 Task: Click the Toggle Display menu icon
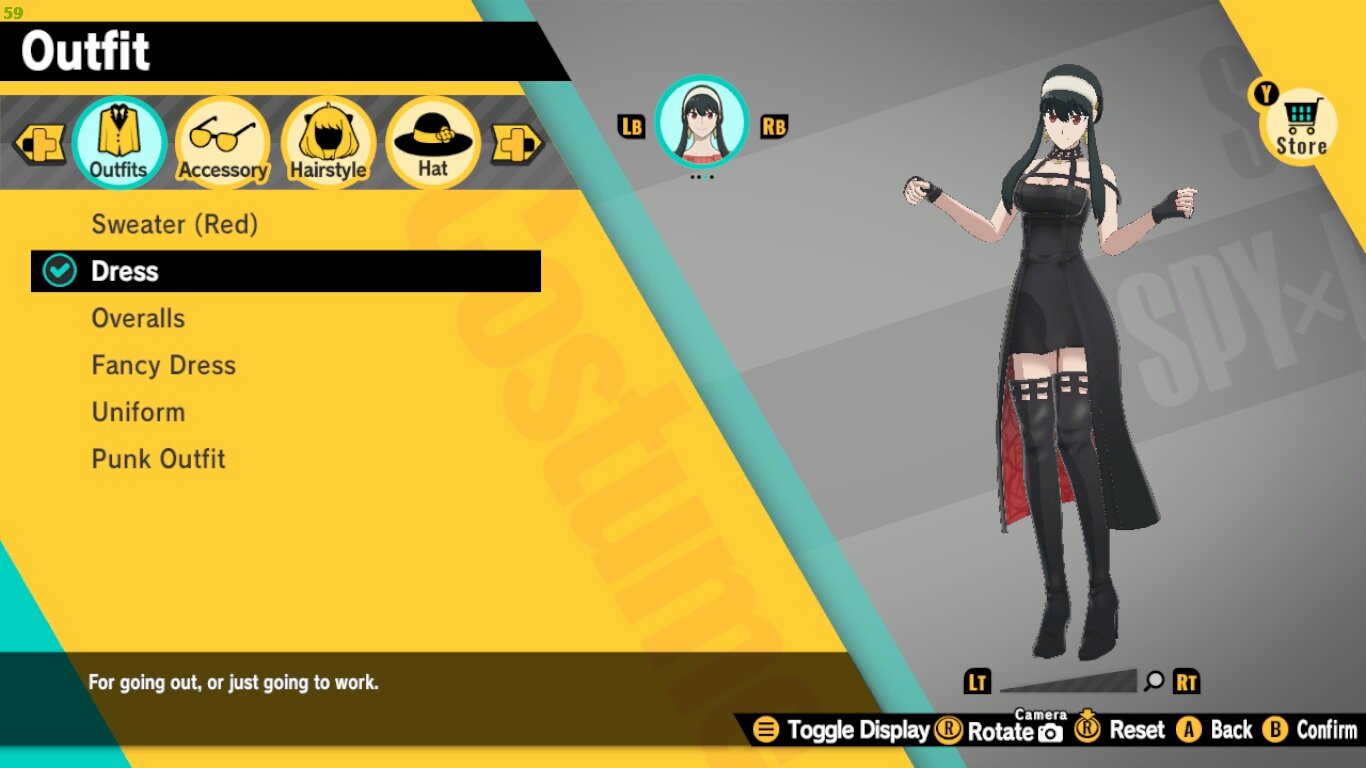pyautogui.click(x=766, y=730)
